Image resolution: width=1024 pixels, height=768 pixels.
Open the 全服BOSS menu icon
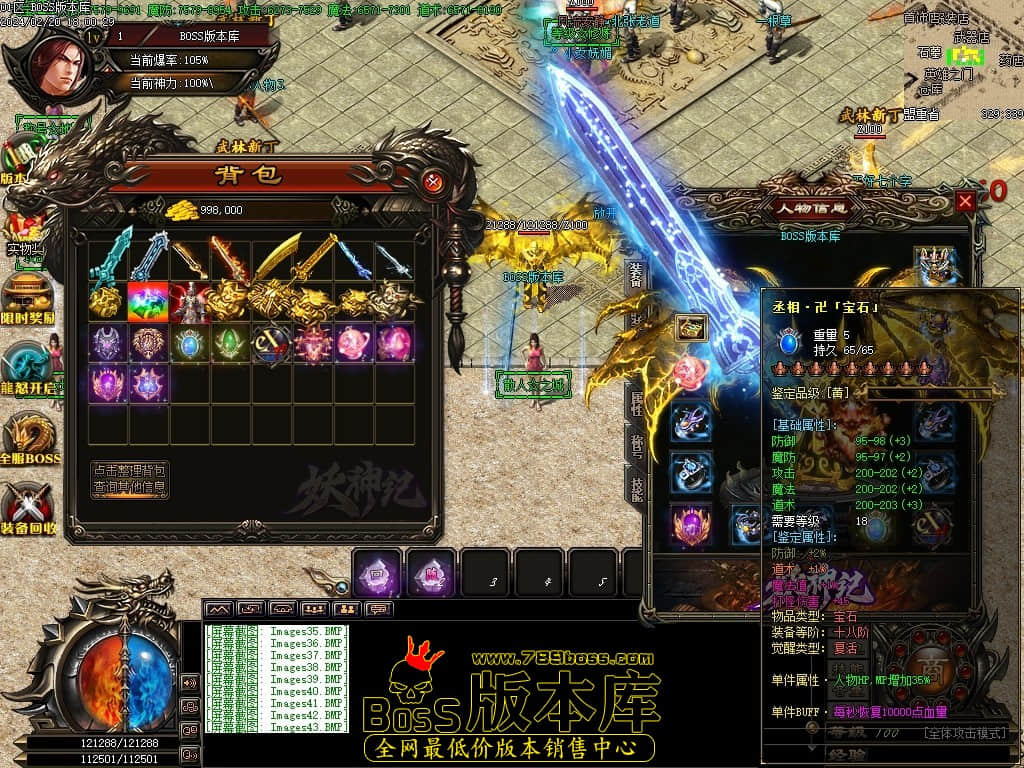click(x=28, y=439)
